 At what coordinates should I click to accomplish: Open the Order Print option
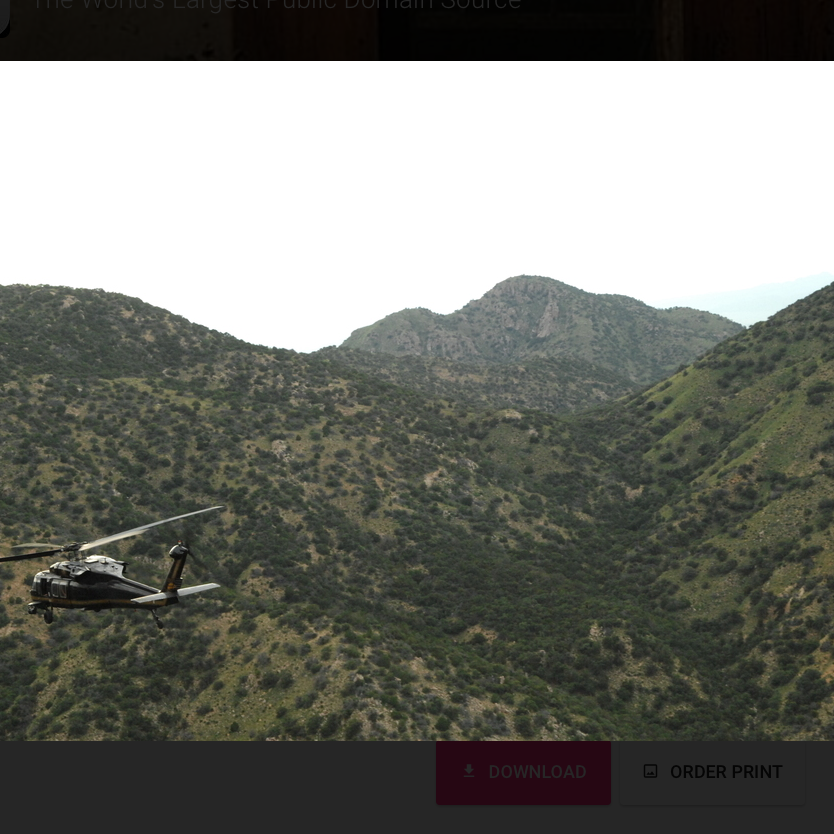pyautogui.click(x=713, y=772)
